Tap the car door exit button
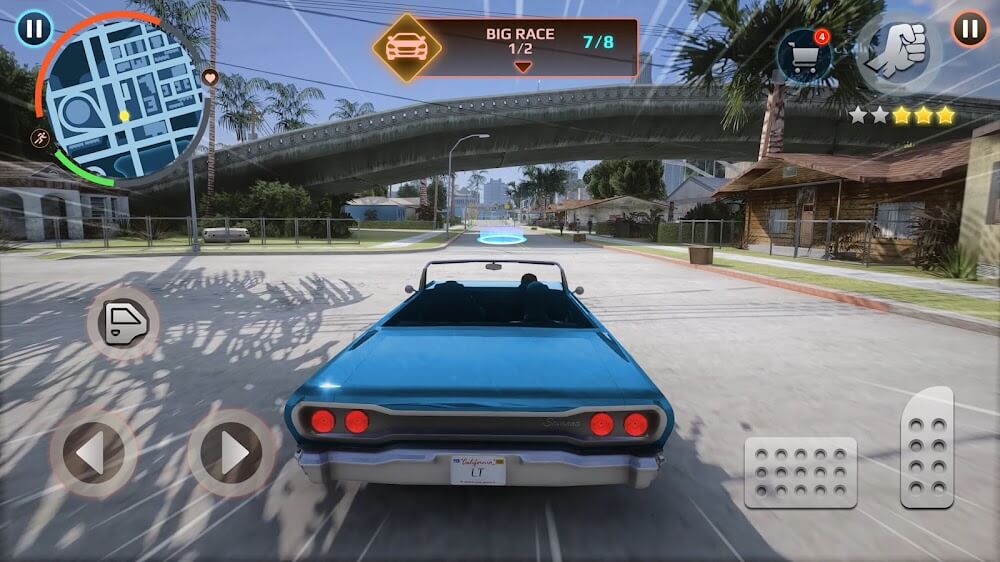The width and height of the screenshot is (1000, 562). [124, 322]
